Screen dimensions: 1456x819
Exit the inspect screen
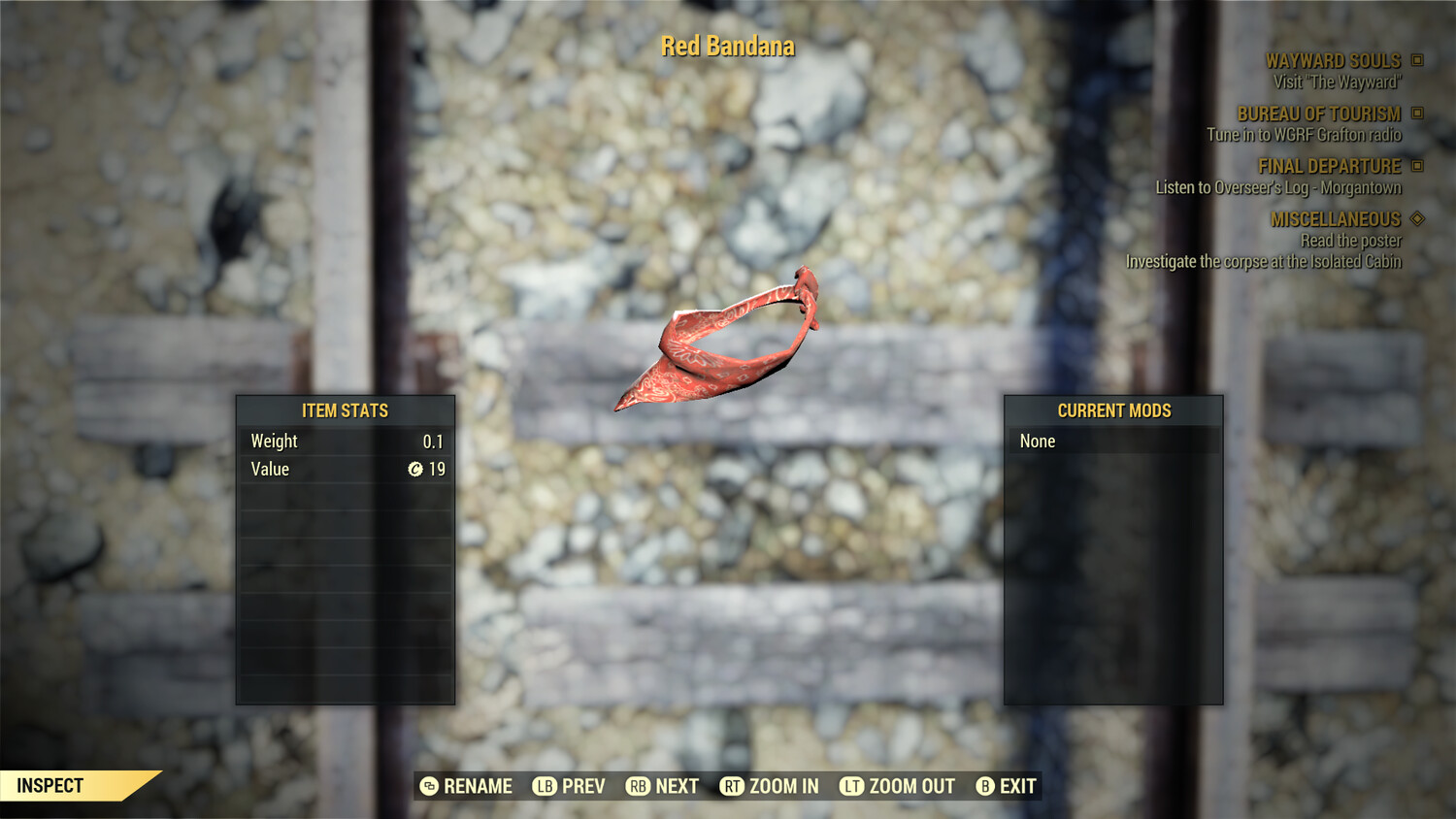tap(1007, 786)
